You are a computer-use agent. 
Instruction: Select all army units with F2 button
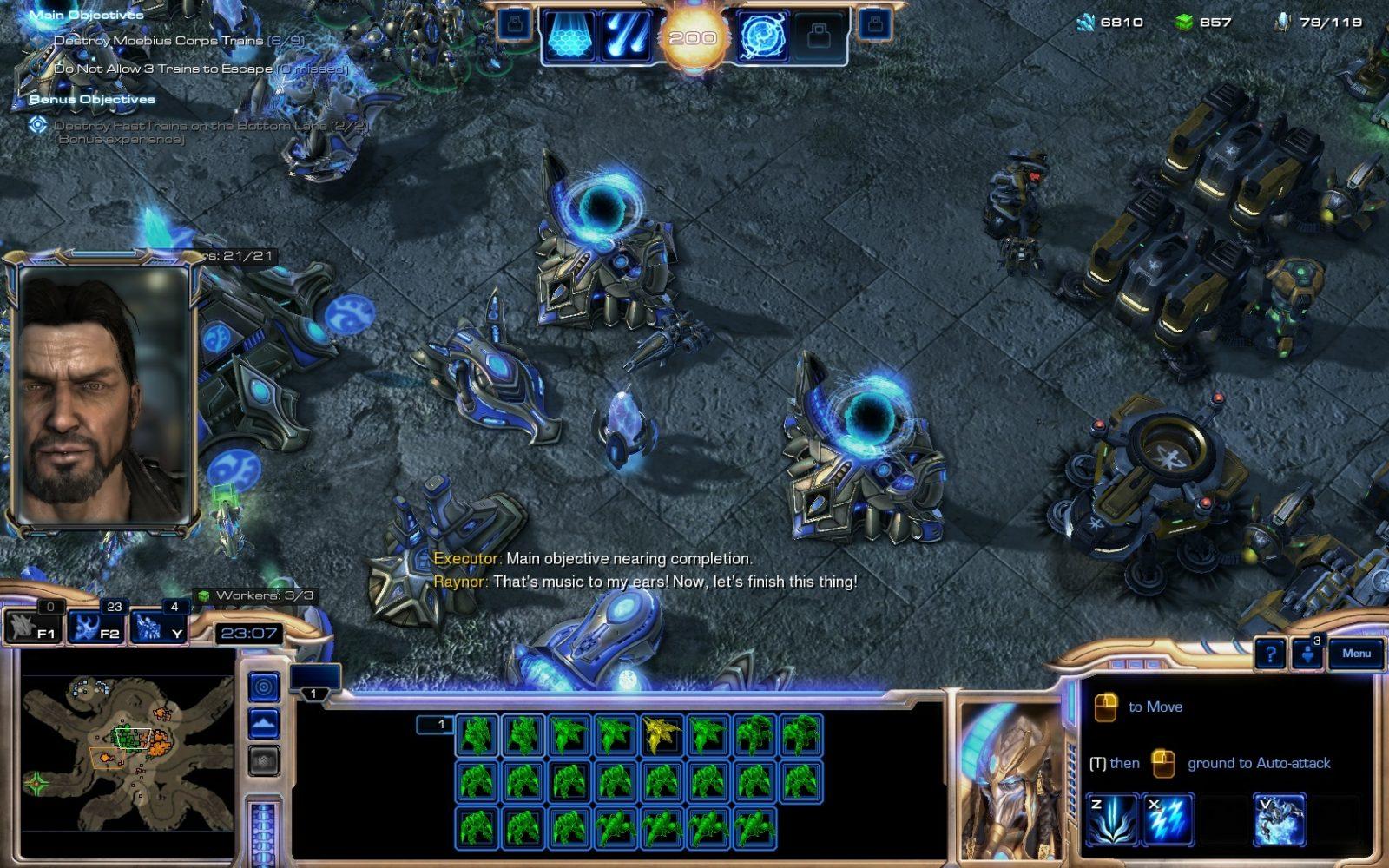coord(97,627)
